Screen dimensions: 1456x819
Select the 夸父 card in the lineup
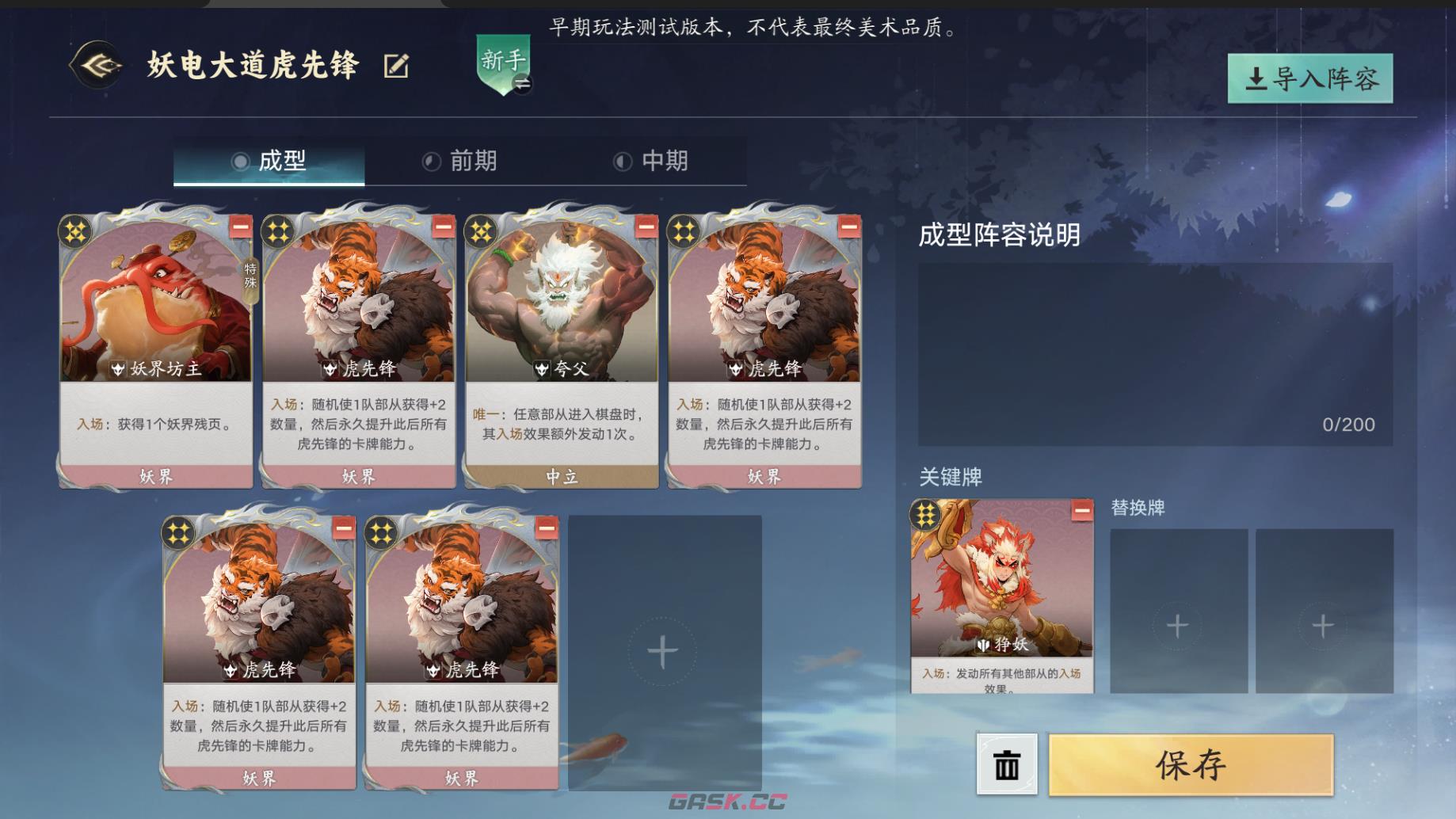point(562,317)
